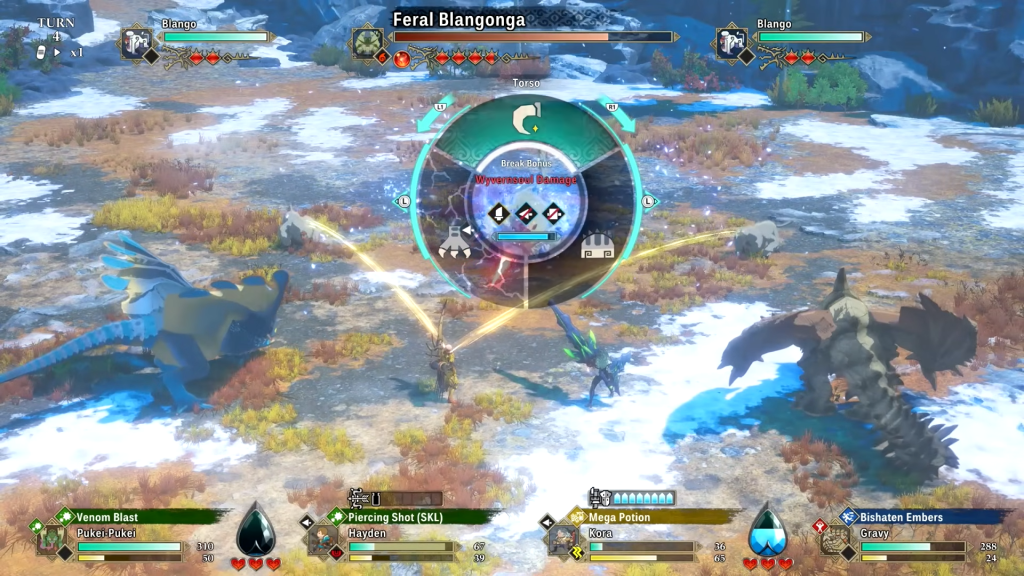The height and width of the screenshot is (576, 1024).
Task: Select Kora's character portrait
Action: (561, 540)
